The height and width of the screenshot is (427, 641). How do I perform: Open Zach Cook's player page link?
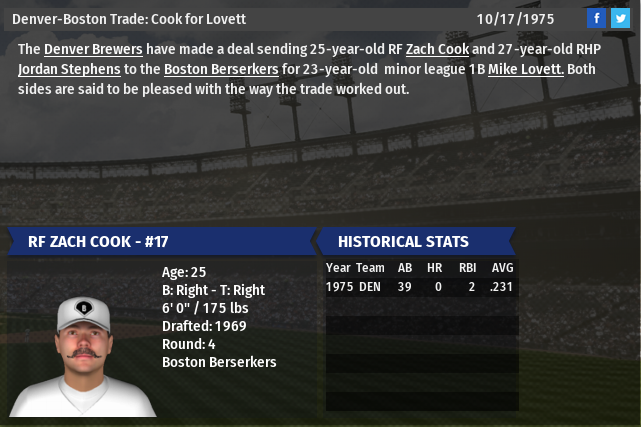click(437, 49)
